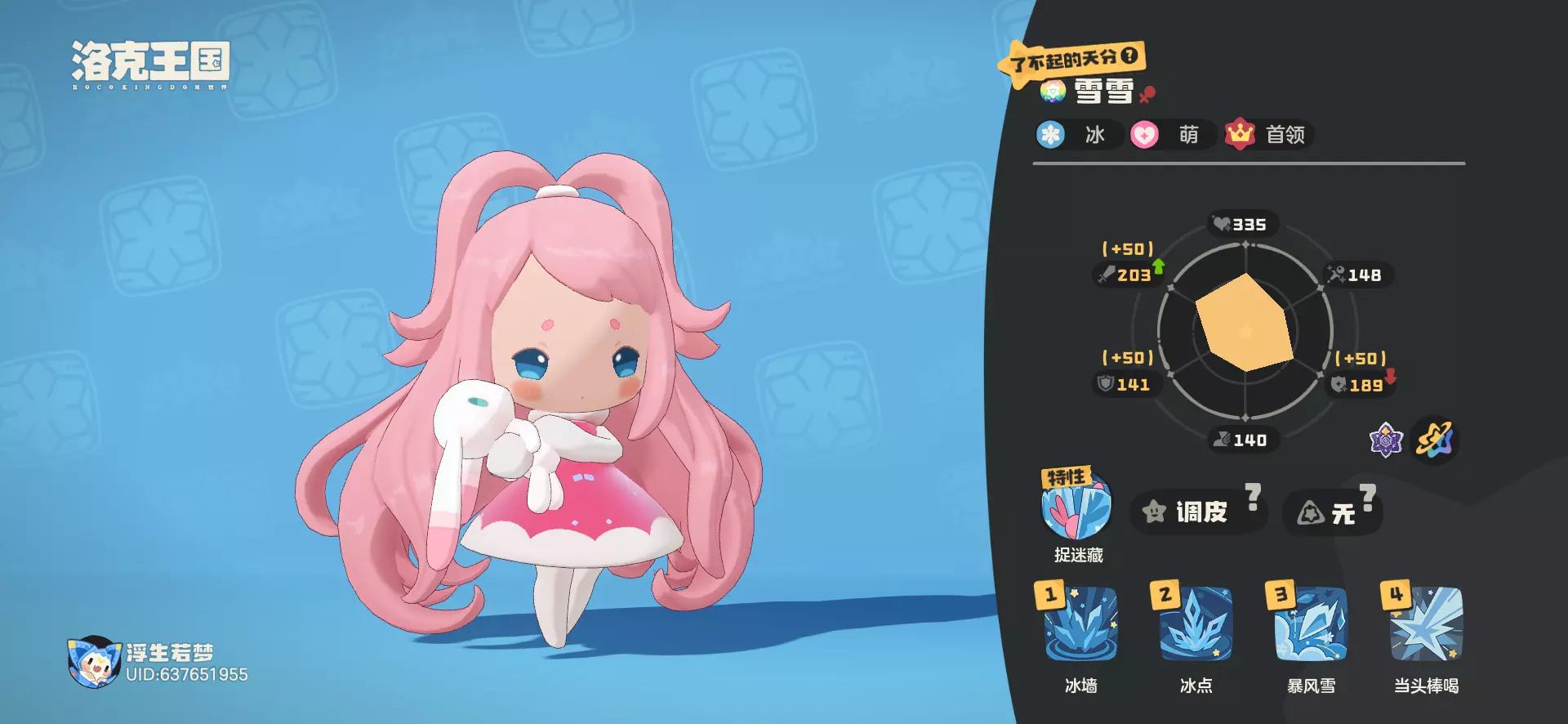Tap the rainbow planet icon
1568x724 pixels.
pos(1436,441)
